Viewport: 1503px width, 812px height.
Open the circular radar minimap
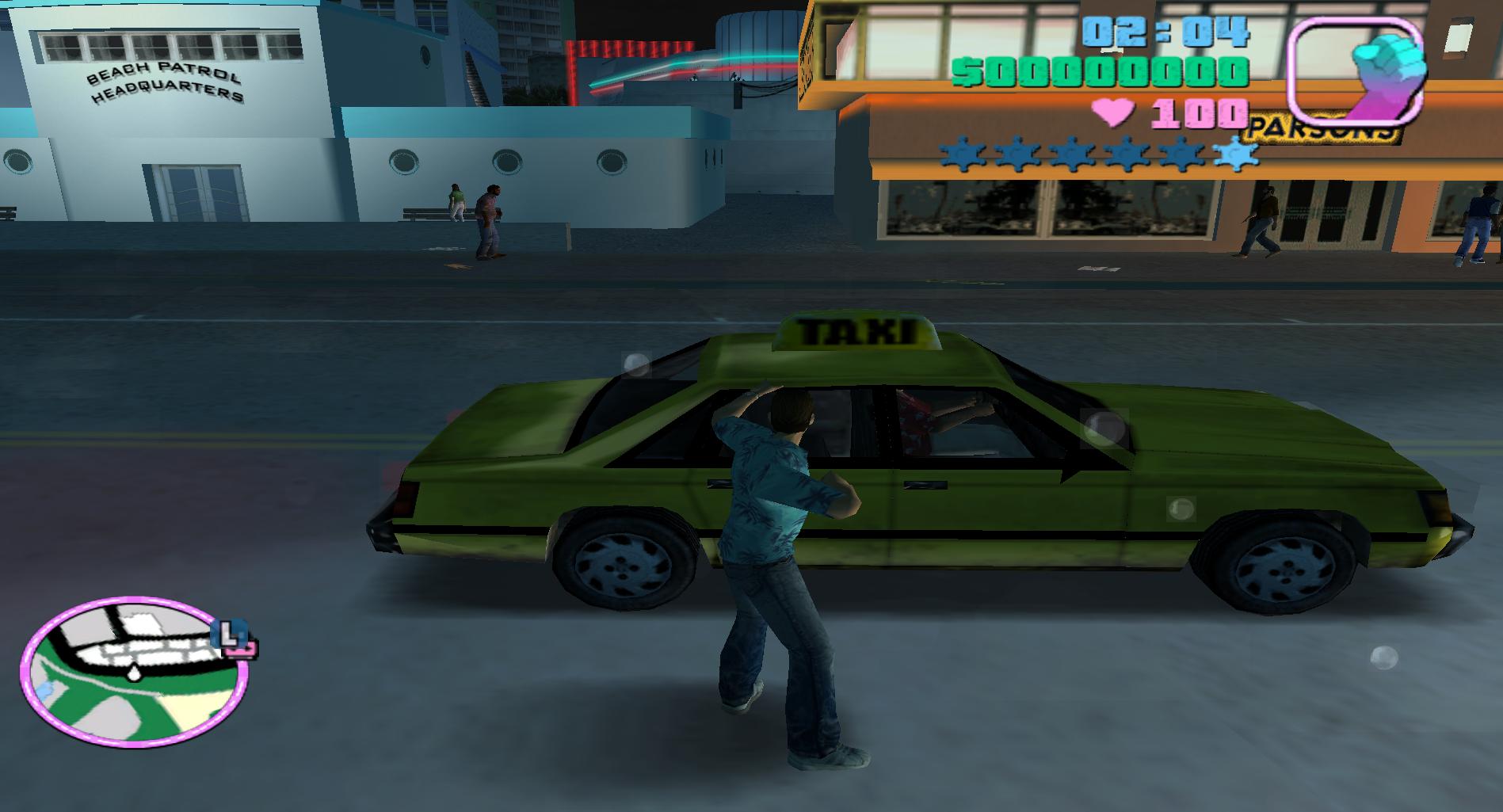(x=133, y=673)
